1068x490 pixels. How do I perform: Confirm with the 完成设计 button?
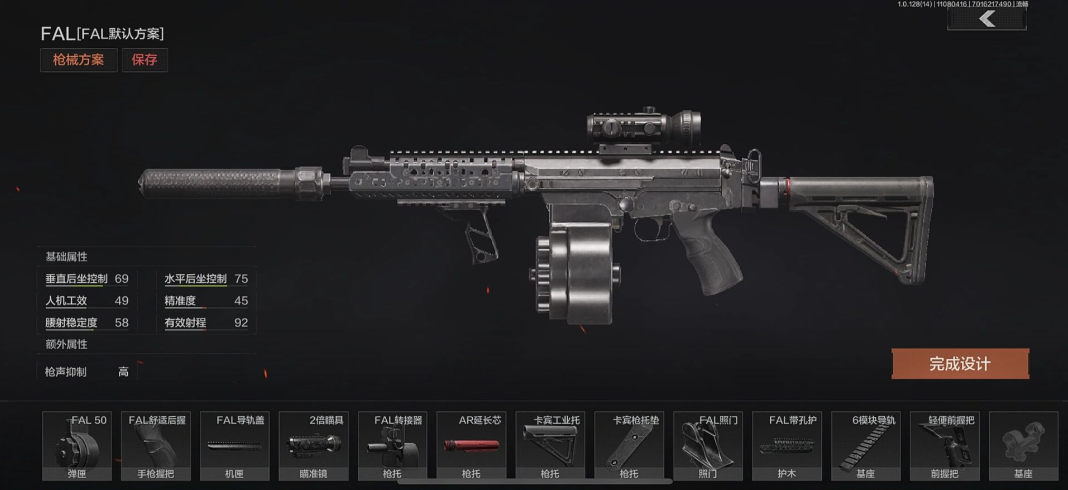coord(960,364)
